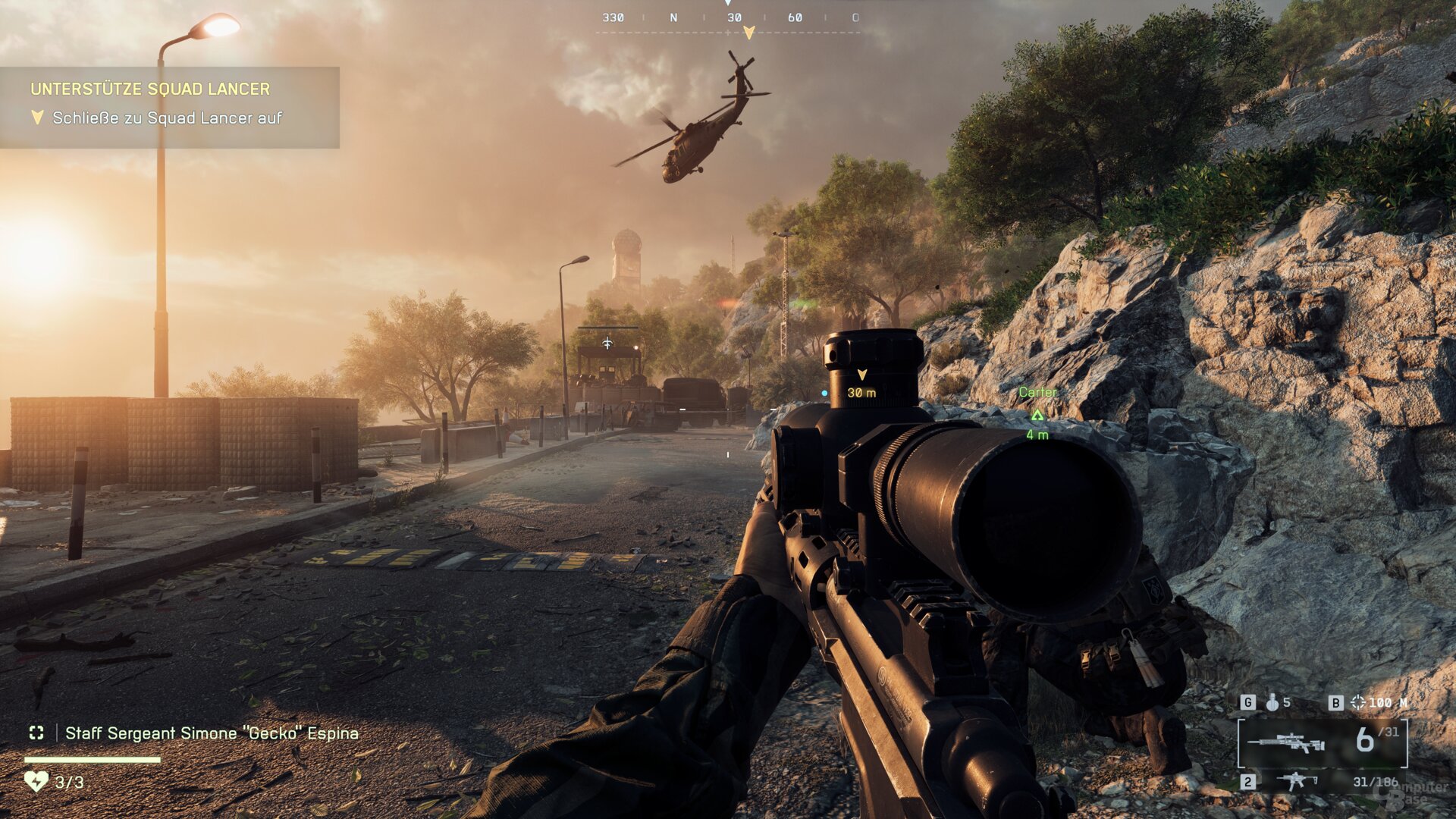Image resolution: width=1456 pixels, height=819 pixels.
Task: Click the Staff Sergeant Espina character name
Action: [212, 733]
